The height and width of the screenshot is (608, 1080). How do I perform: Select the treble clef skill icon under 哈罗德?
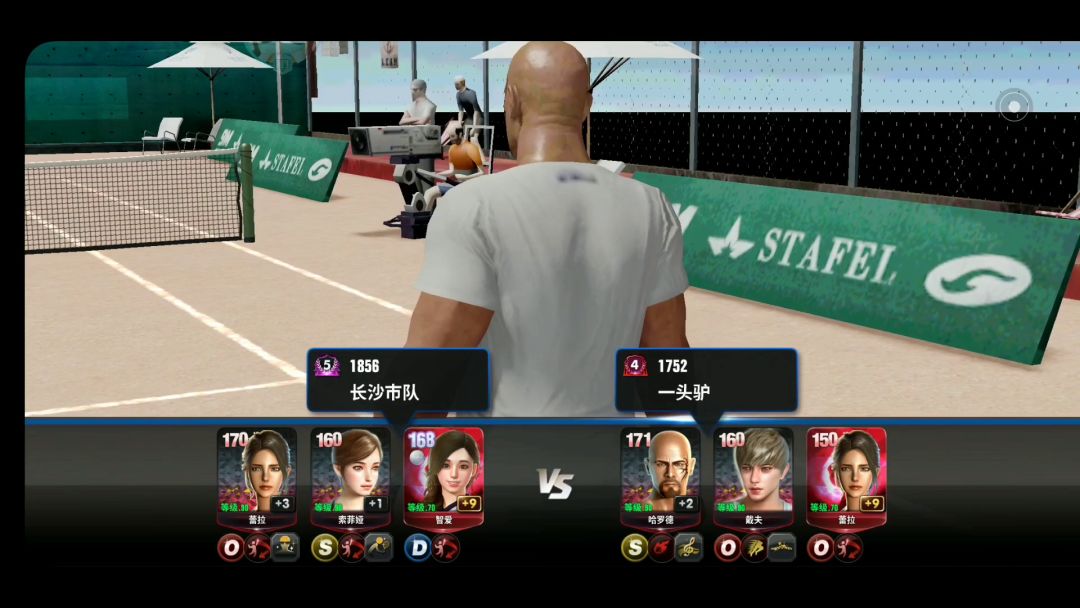688,548
